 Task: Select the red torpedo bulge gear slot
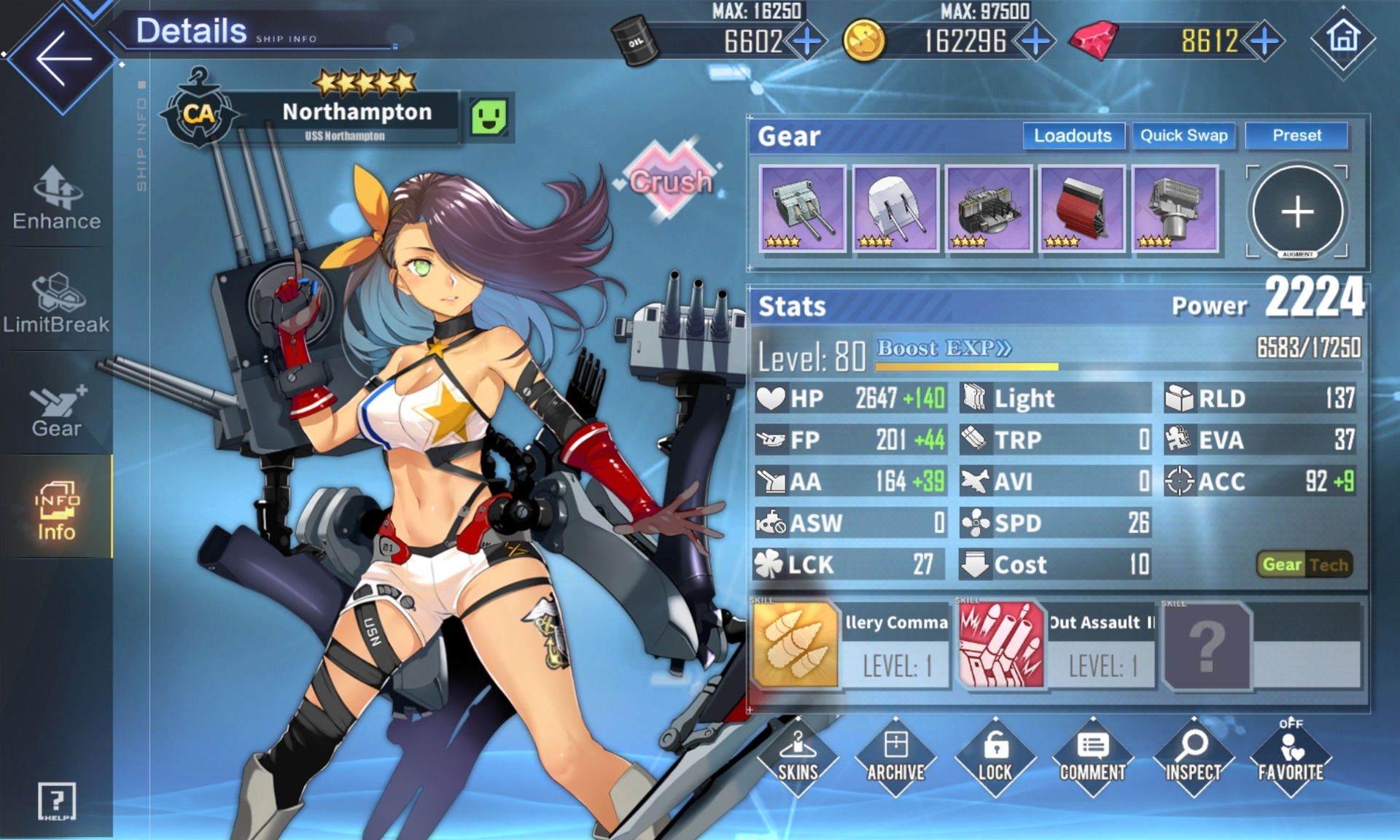(1082, 209)
